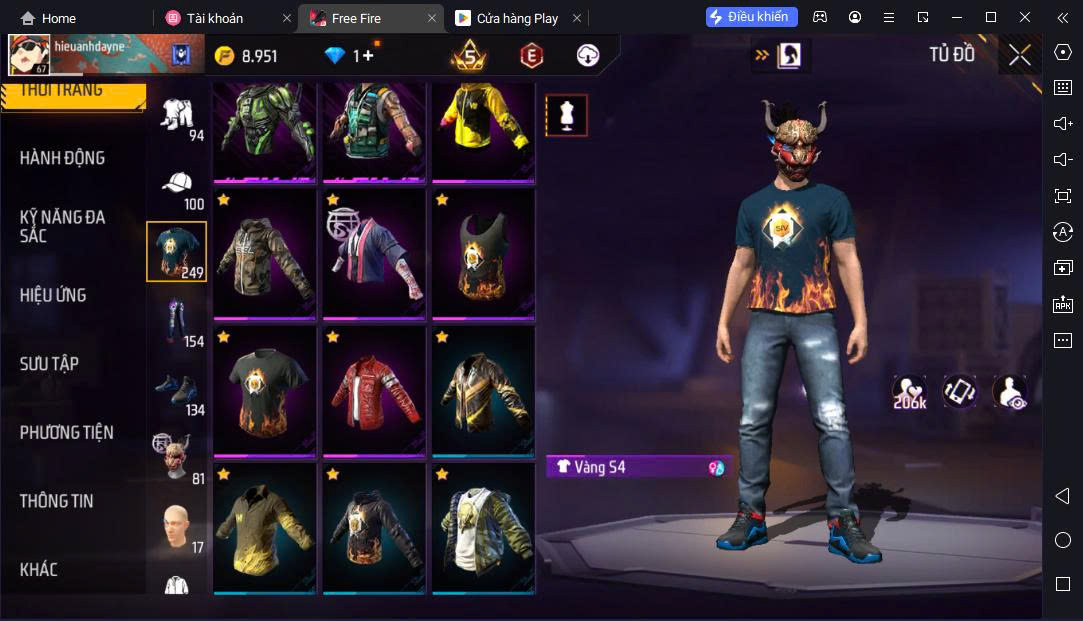Equip the red leather jacket
Image resolution: width=1083 pixels, height=621 pixels.
(x=374, y=391)
